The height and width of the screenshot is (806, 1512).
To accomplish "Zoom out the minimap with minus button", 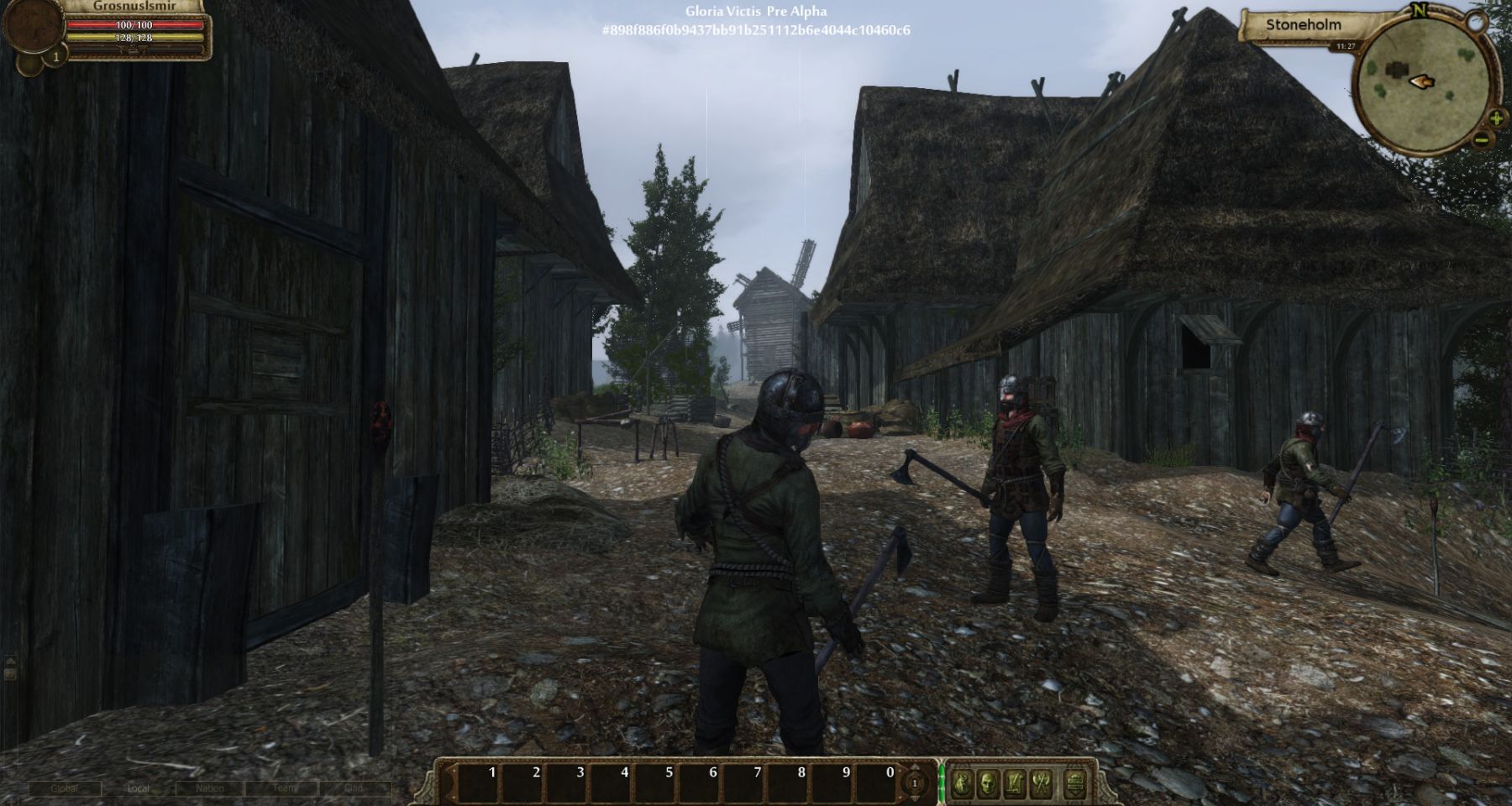I will click(x=1483, y=139).
